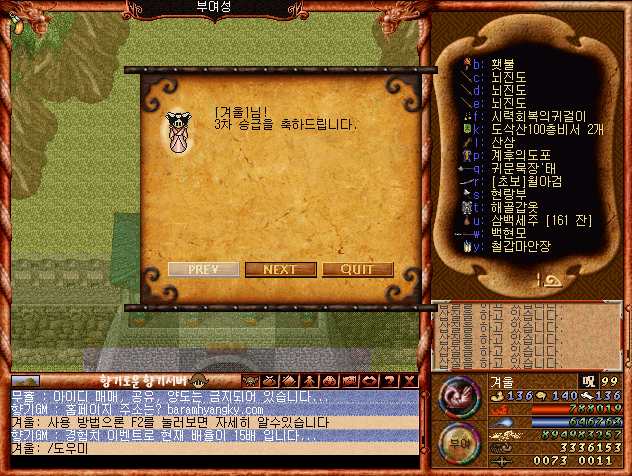Select the 산삼 ginseng item
Viewport: 632px width, 476px height.
pyautogui.click(x=503, y=142)
